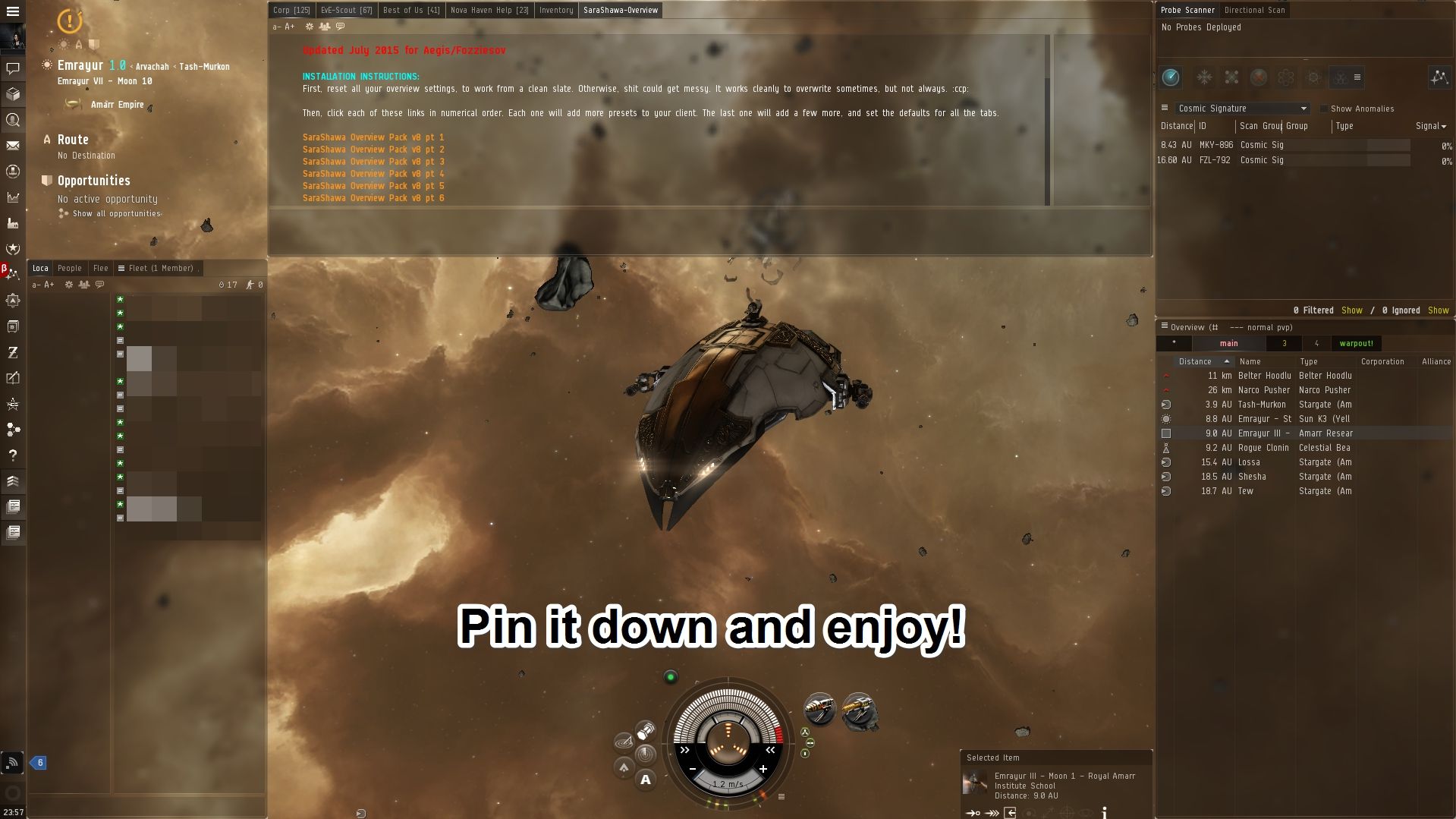Enable the Show Anomalies checkbox
The image size is (1456, 819).
pyautogui.click(x=1323, y=109)
